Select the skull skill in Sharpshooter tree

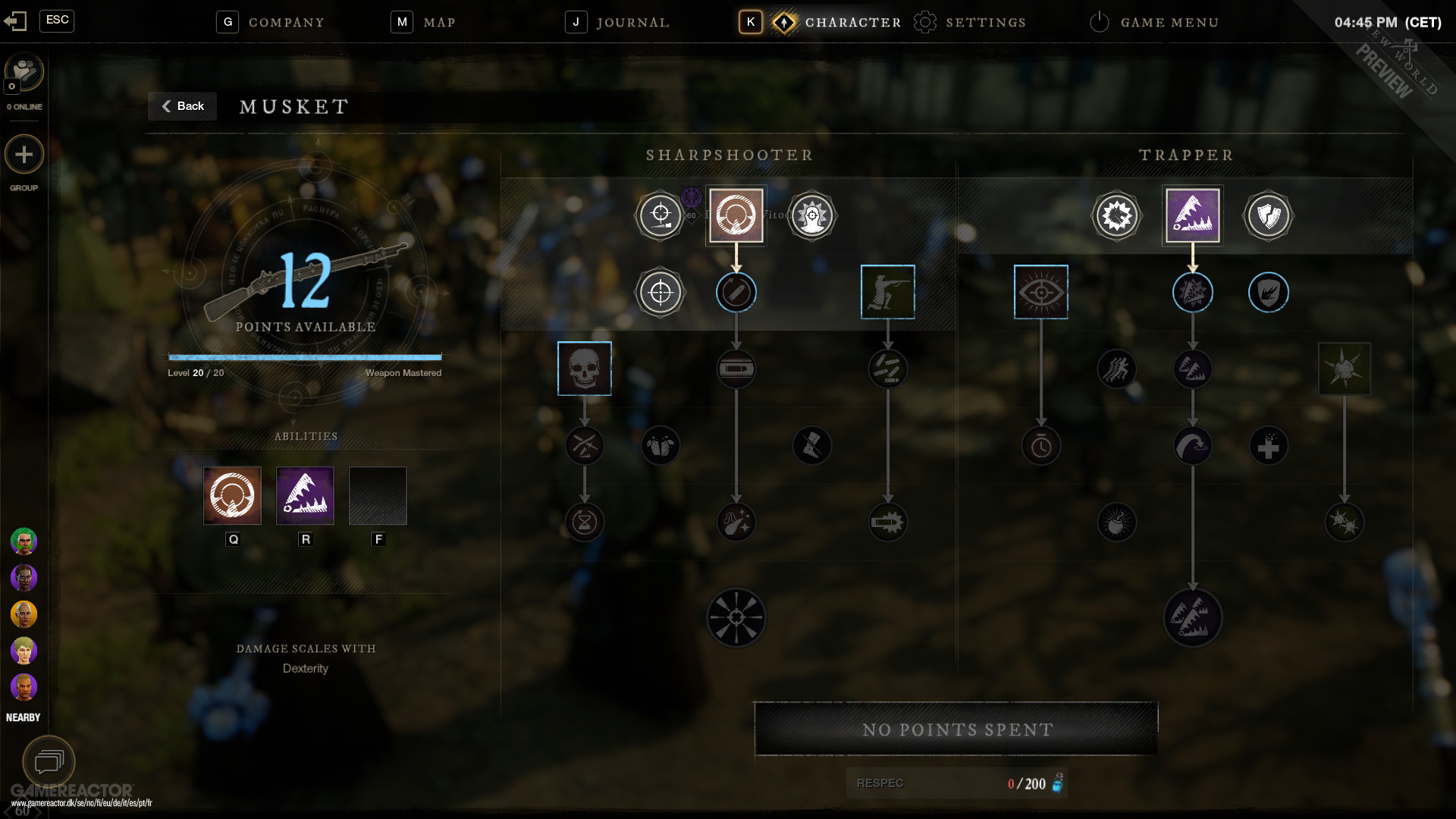[585, 369]
